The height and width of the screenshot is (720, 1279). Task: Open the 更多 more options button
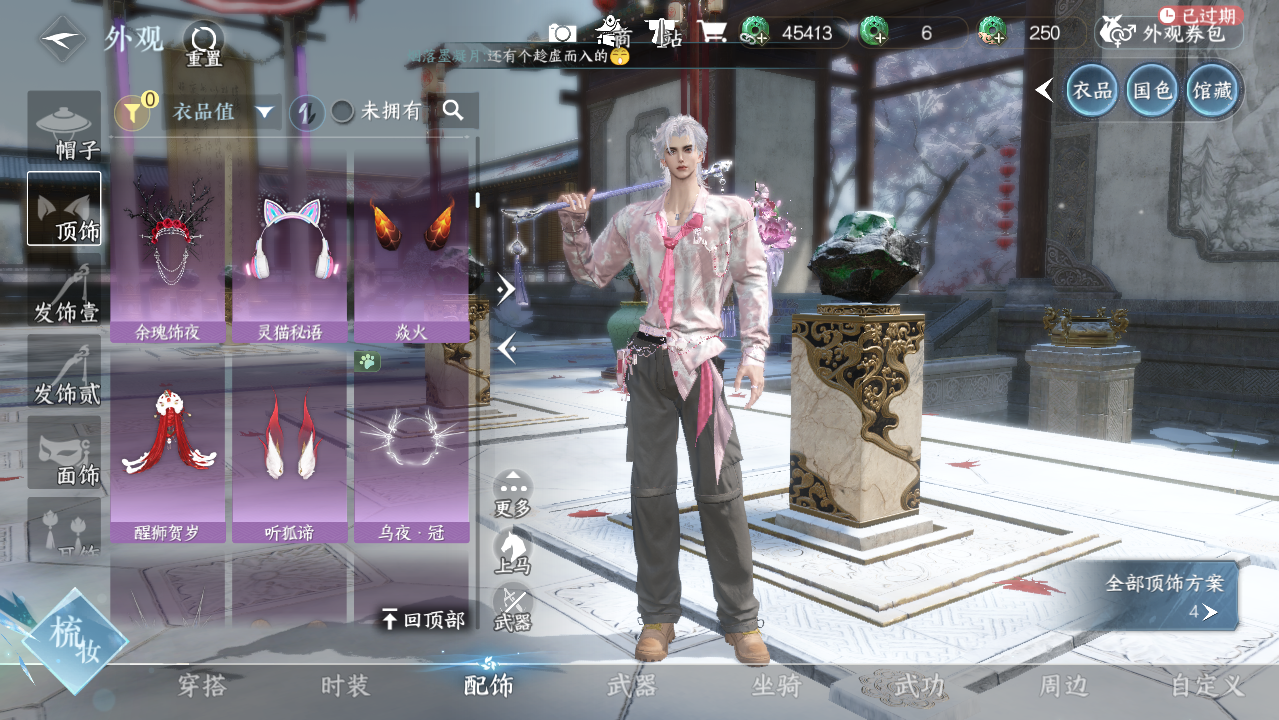513,492
